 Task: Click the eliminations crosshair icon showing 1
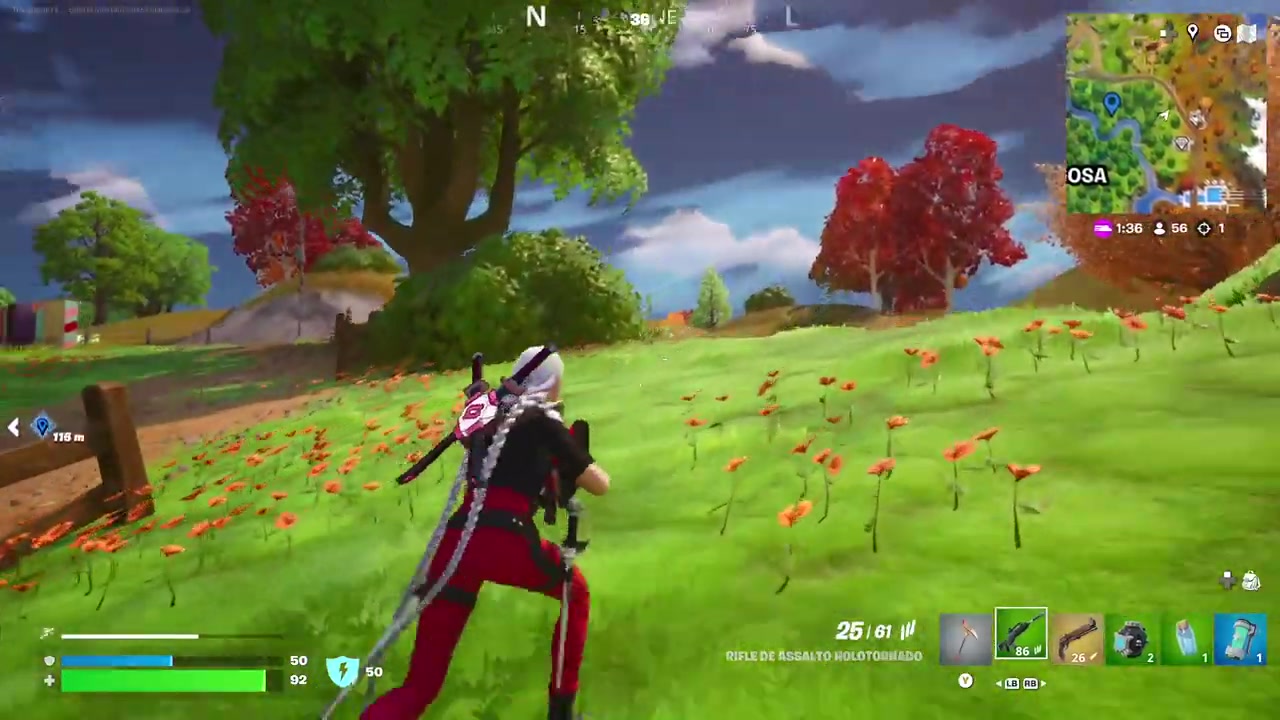(x=1203, y=228)
